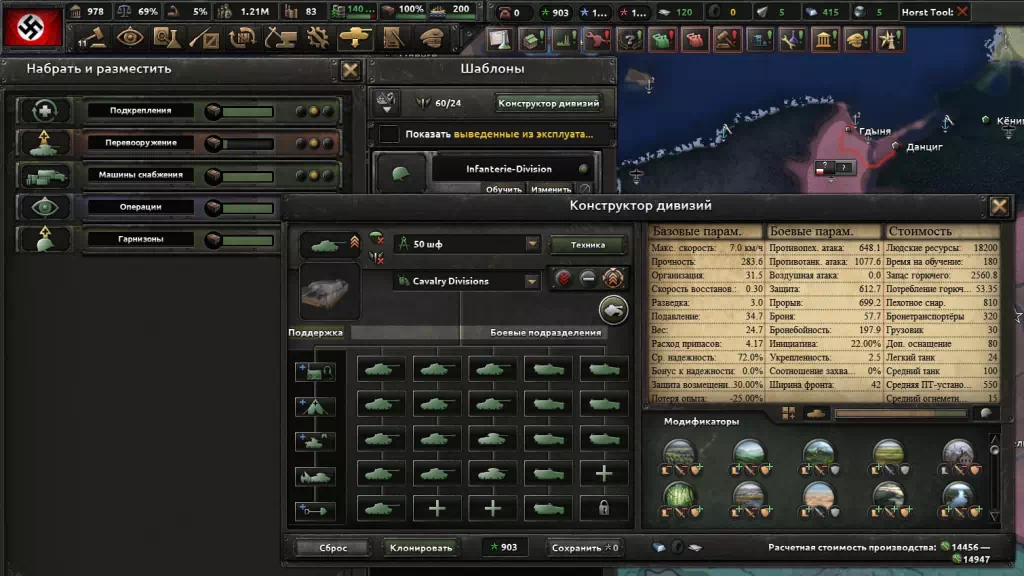Set medium equipment priority with the minus button

point(589,279)
